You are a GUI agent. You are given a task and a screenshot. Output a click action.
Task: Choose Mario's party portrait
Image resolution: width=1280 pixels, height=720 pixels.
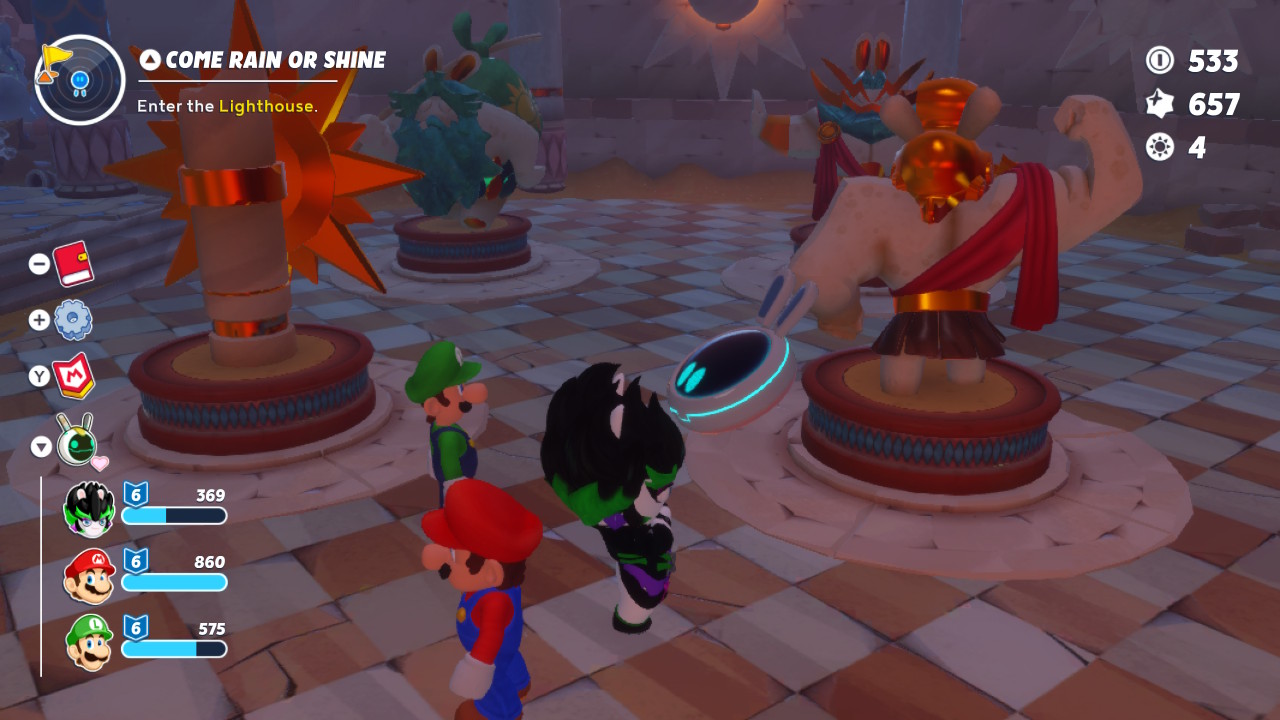pos(89,575)
